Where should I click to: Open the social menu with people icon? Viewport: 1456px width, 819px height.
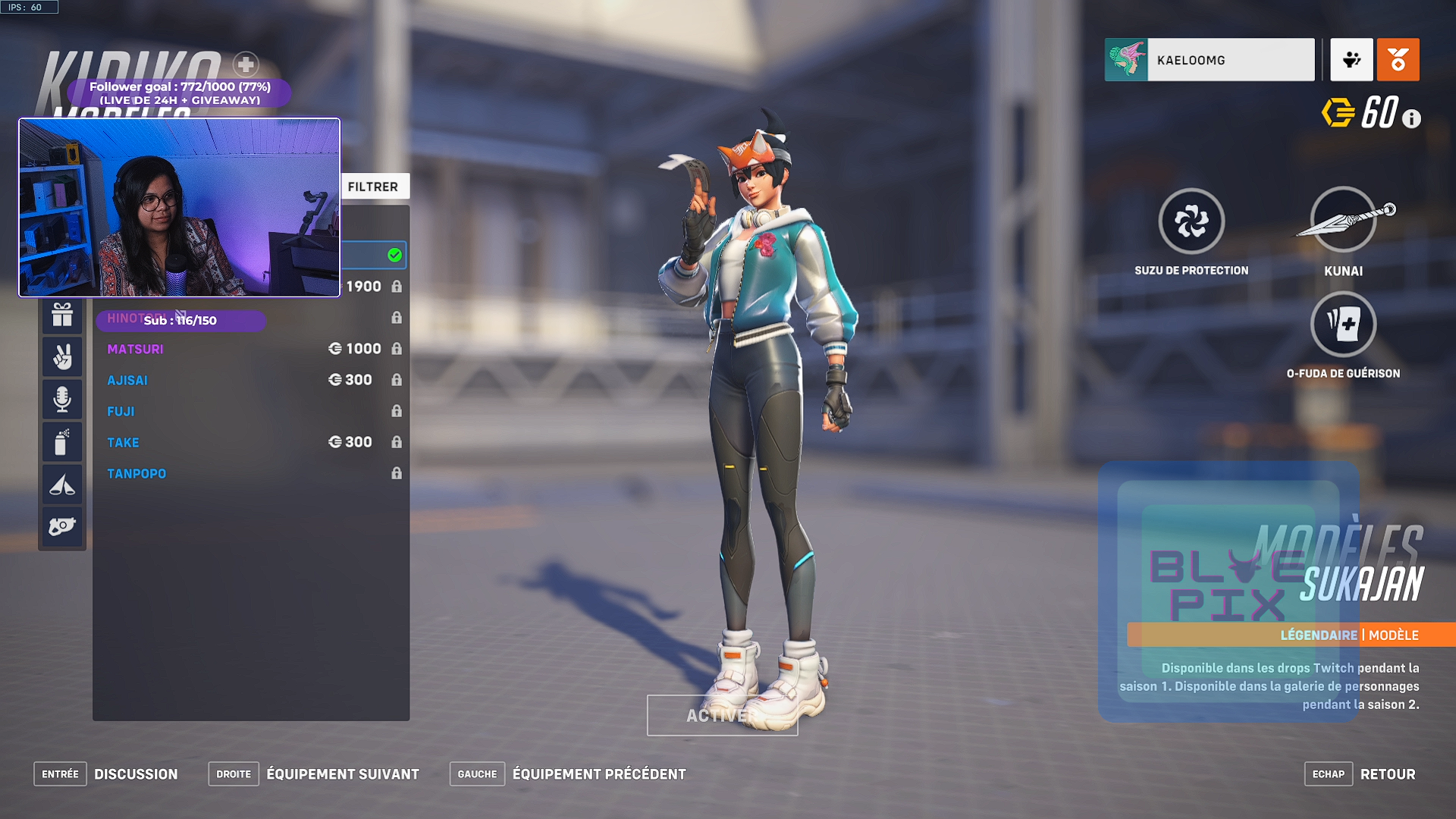pos(1351,60)
